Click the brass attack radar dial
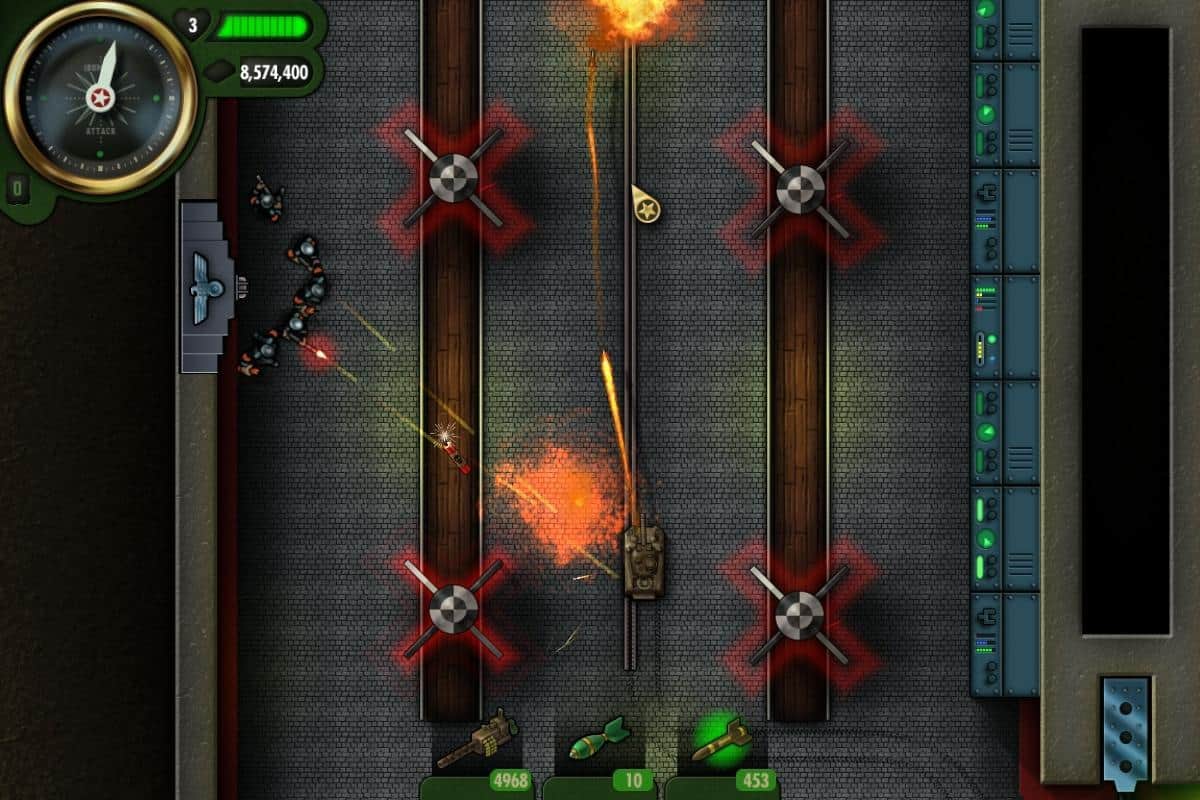The height and width of the screenshot is (800, 1200). (100, 97)
